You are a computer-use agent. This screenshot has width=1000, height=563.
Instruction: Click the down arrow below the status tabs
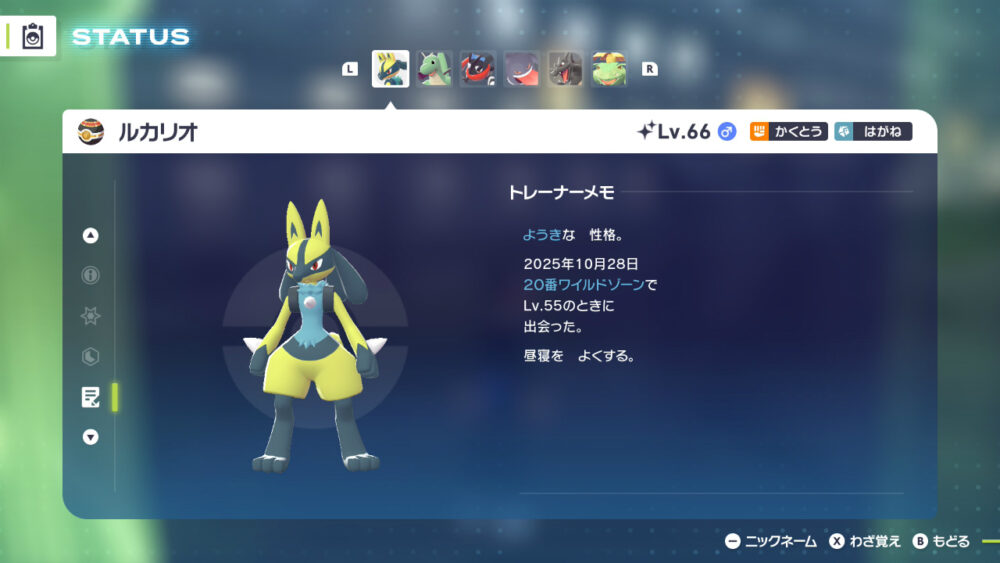91,437
